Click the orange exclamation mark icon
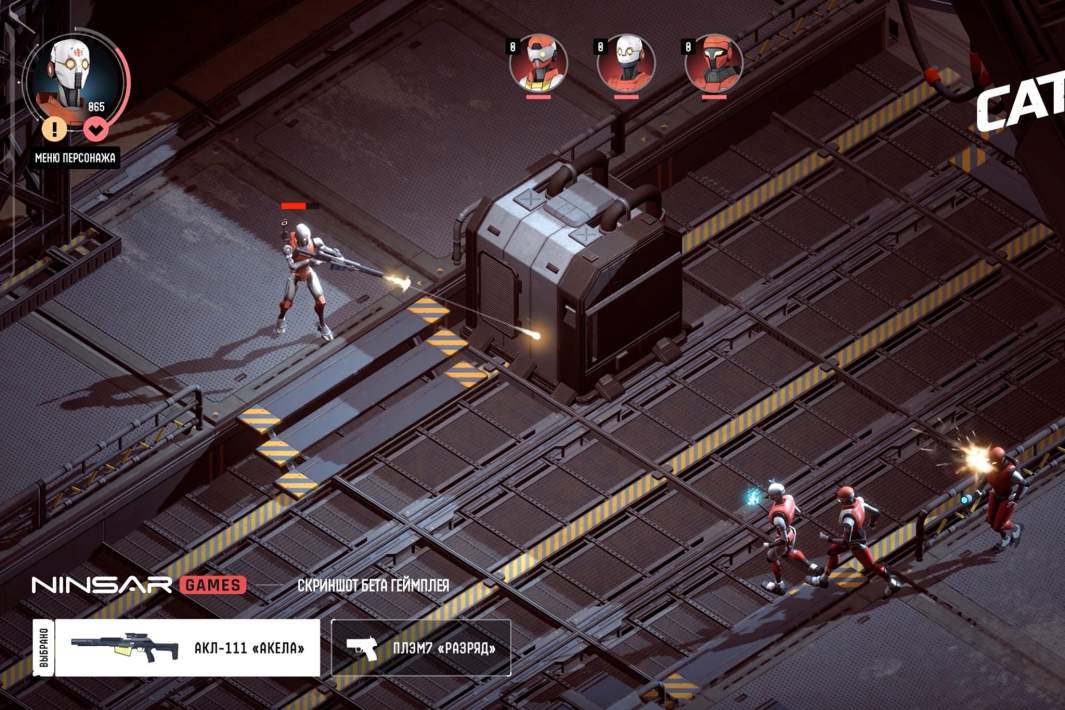1065x710 pixels. click(55, 128)
